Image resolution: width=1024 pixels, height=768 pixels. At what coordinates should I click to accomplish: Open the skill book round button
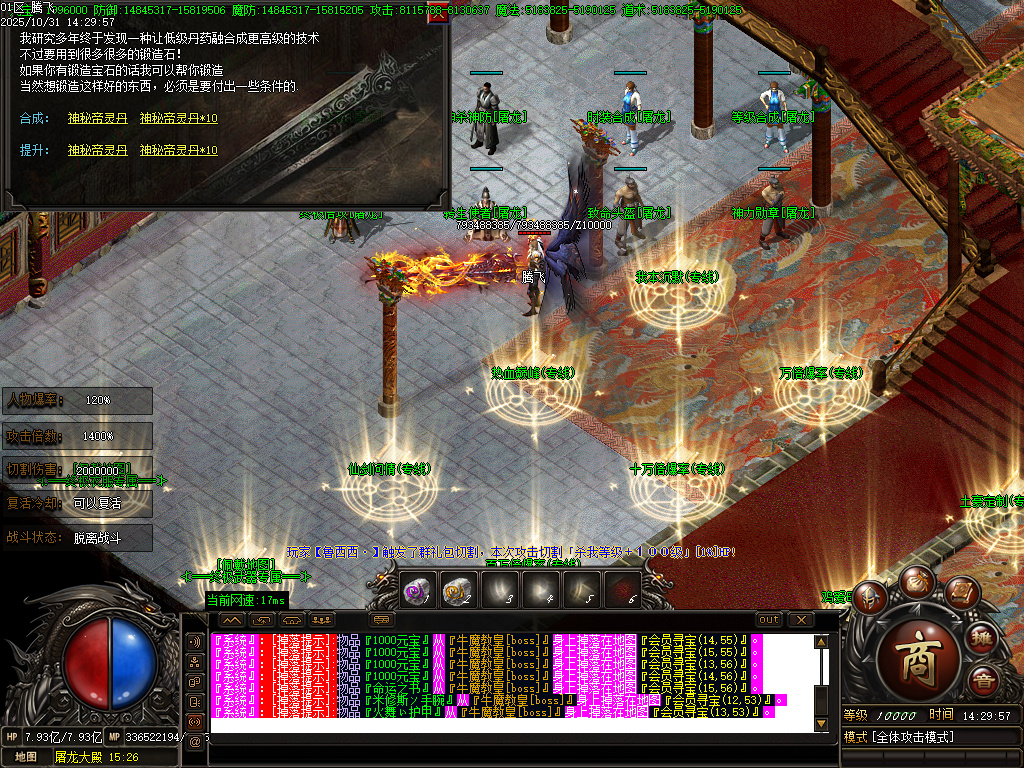click(960, 592)
